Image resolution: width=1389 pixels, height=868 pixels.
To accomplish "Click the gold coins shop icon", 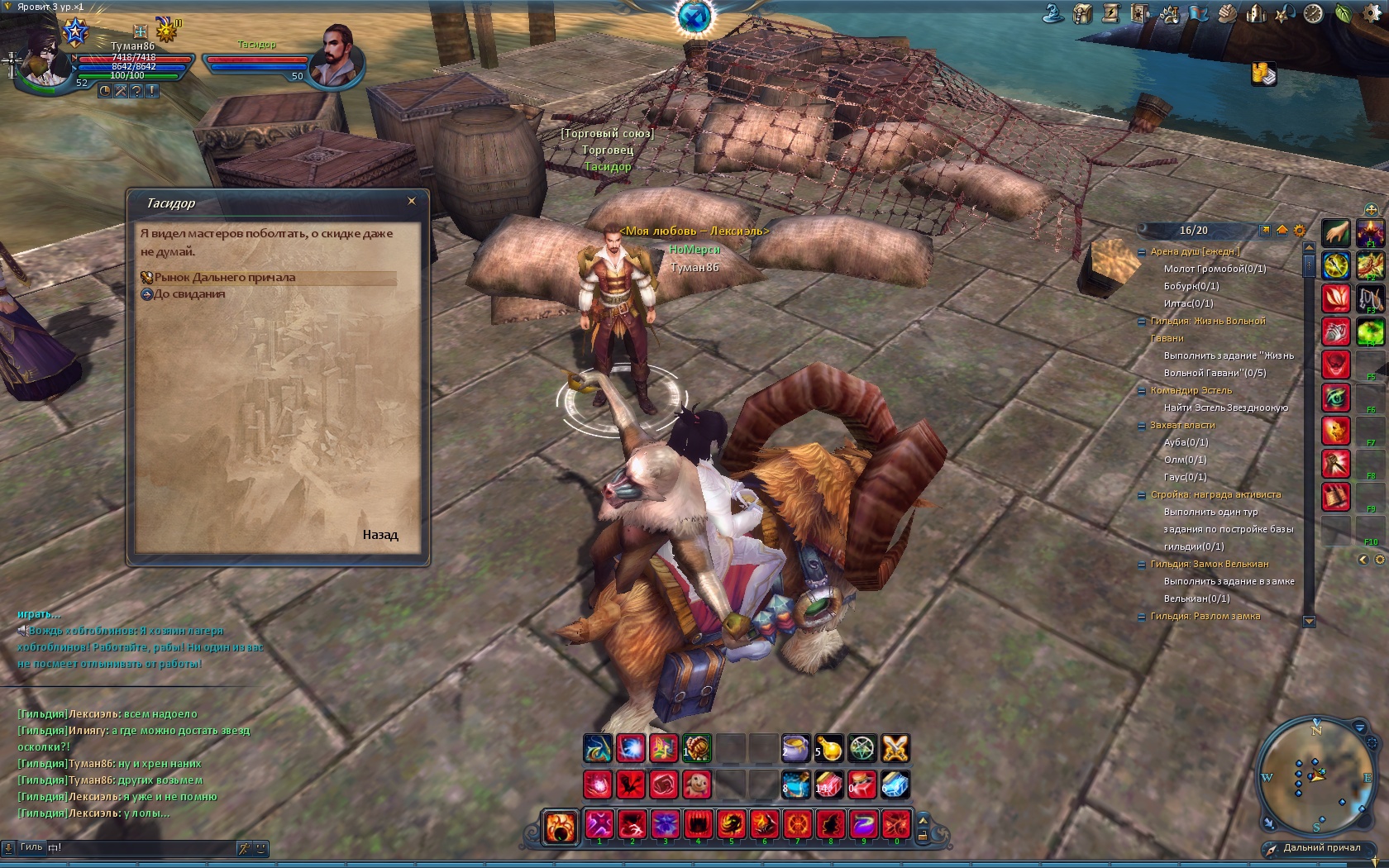I will 1263,74.
